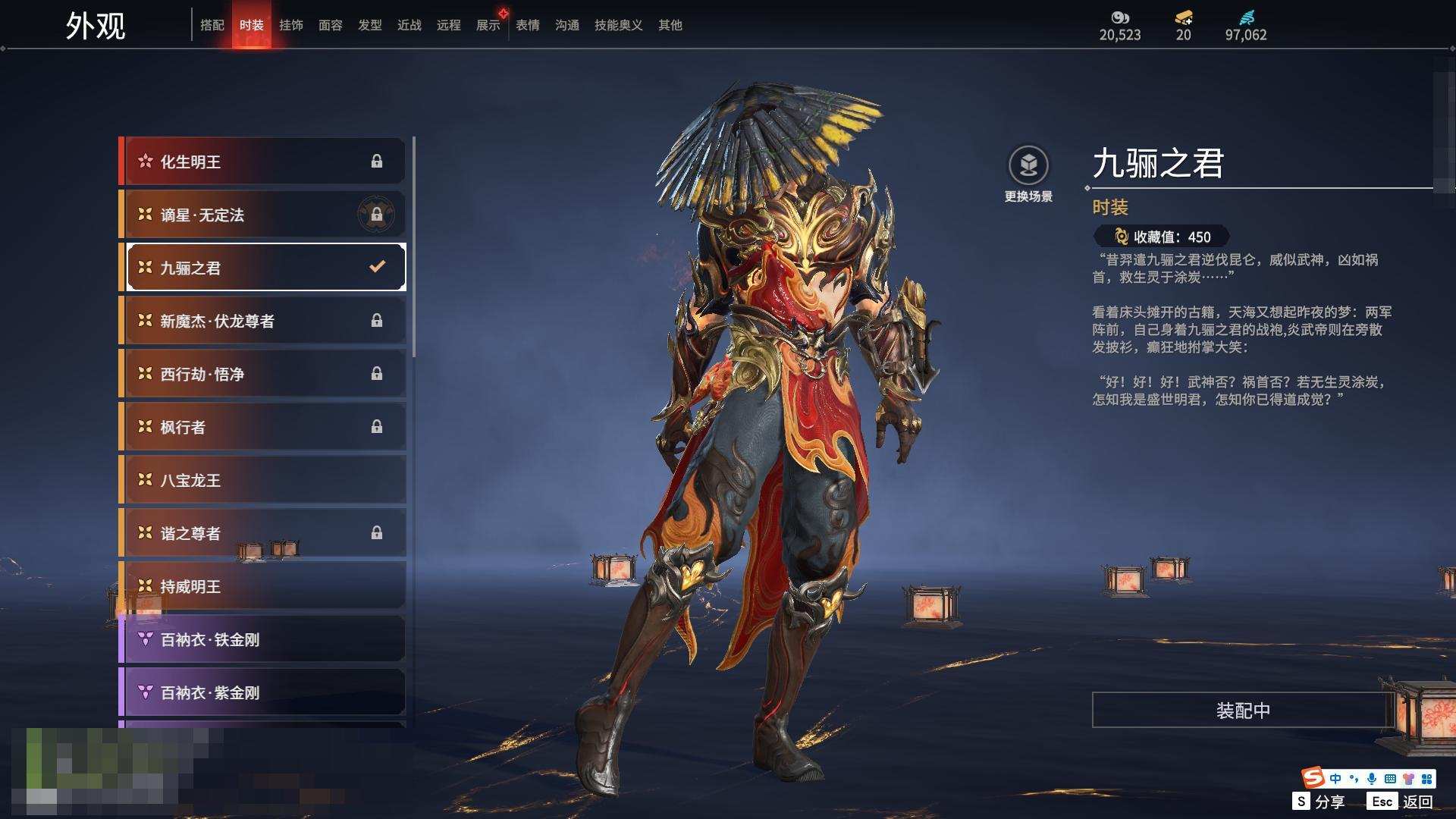Select the 表情 tab
This screenshot has width=1456, height=819.
(528, 25)
